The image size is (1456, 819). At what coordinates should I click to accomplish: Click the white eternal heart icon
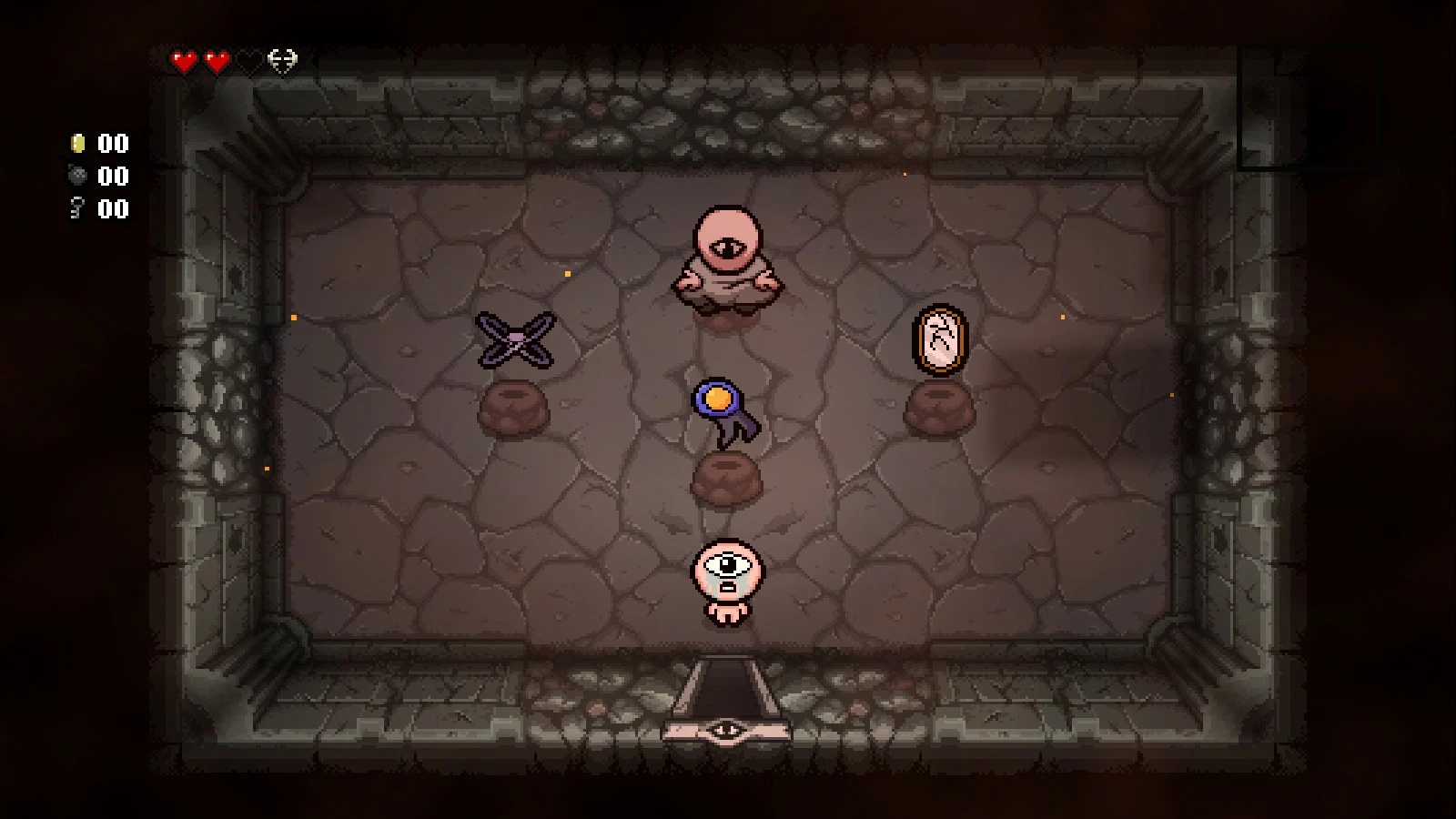click(282, 60)
